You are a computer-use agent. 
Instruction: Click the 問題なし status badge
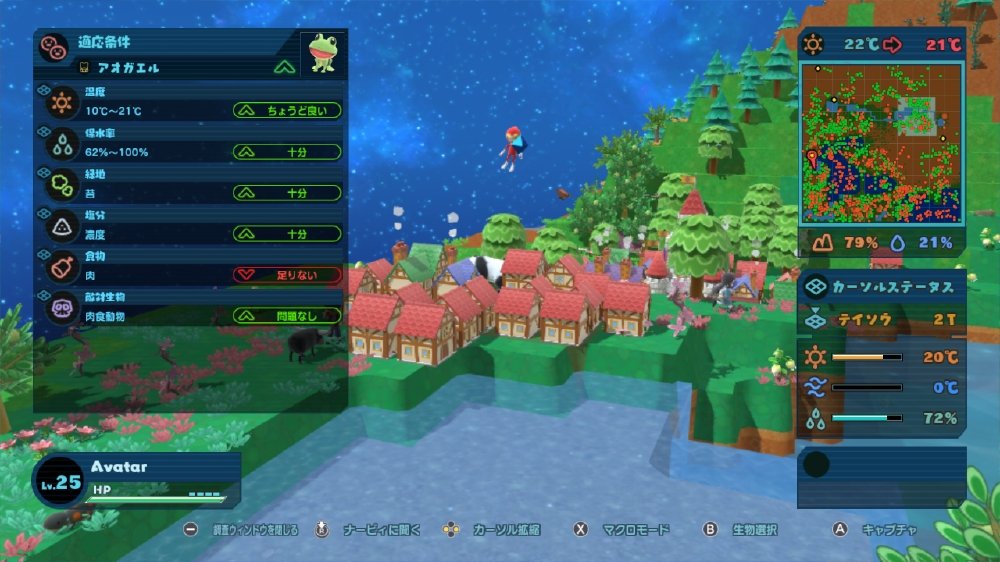tap(287, 316)
